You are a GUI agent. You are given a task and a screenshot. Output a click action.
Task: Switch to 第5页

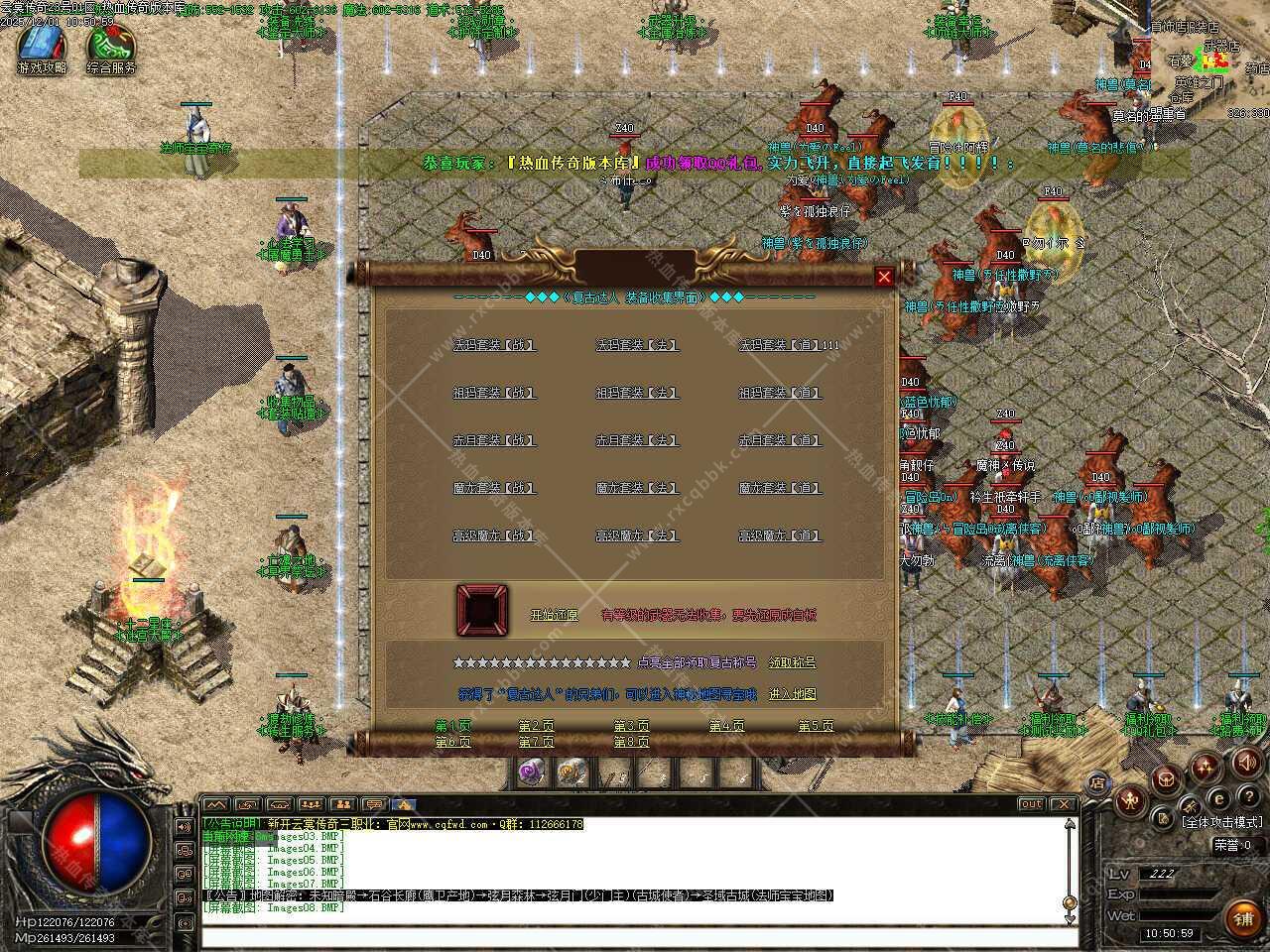point(816,726)
